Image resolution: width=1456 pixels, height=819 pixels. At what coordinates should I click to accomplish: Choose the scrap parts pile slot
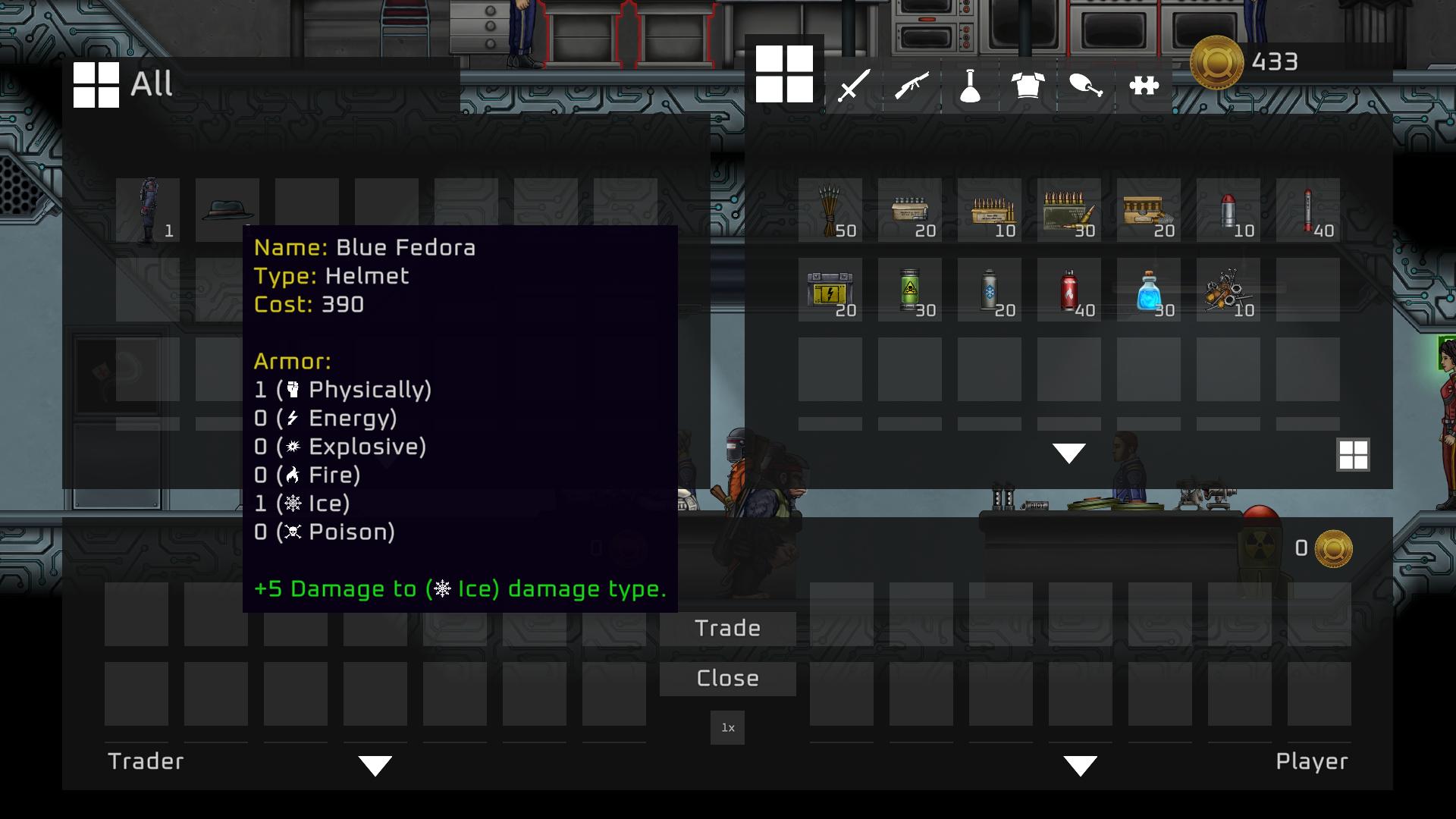click(x=1228, y=290)
